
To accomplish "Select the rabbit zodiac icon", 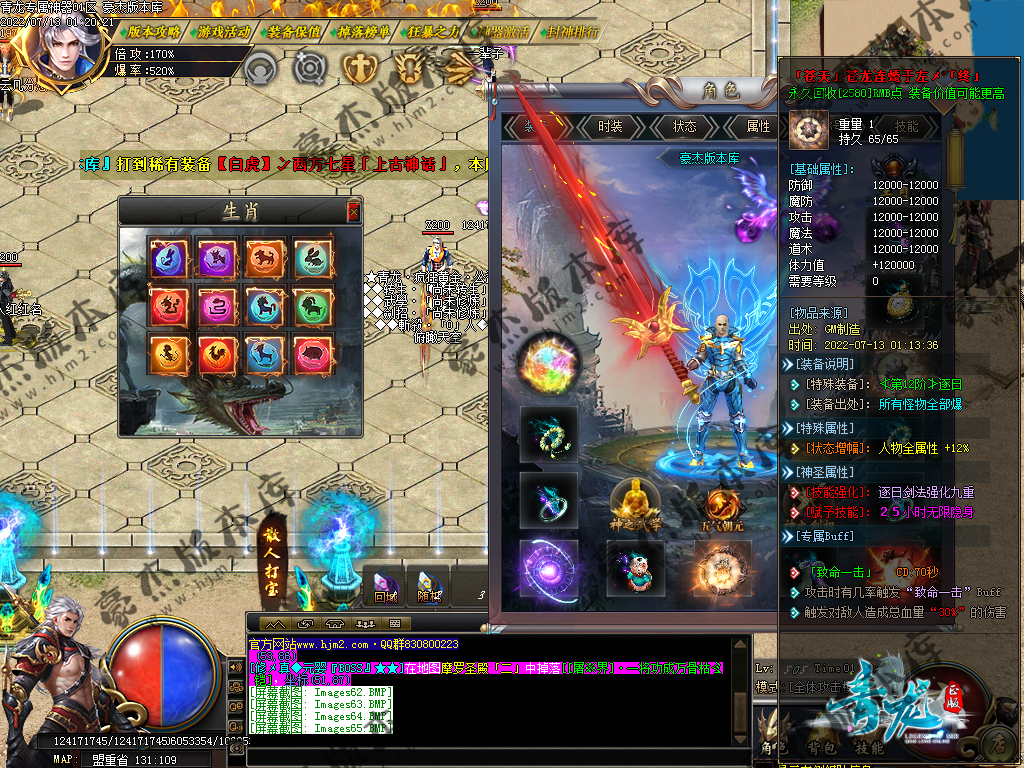I will [x=311, y=259].
